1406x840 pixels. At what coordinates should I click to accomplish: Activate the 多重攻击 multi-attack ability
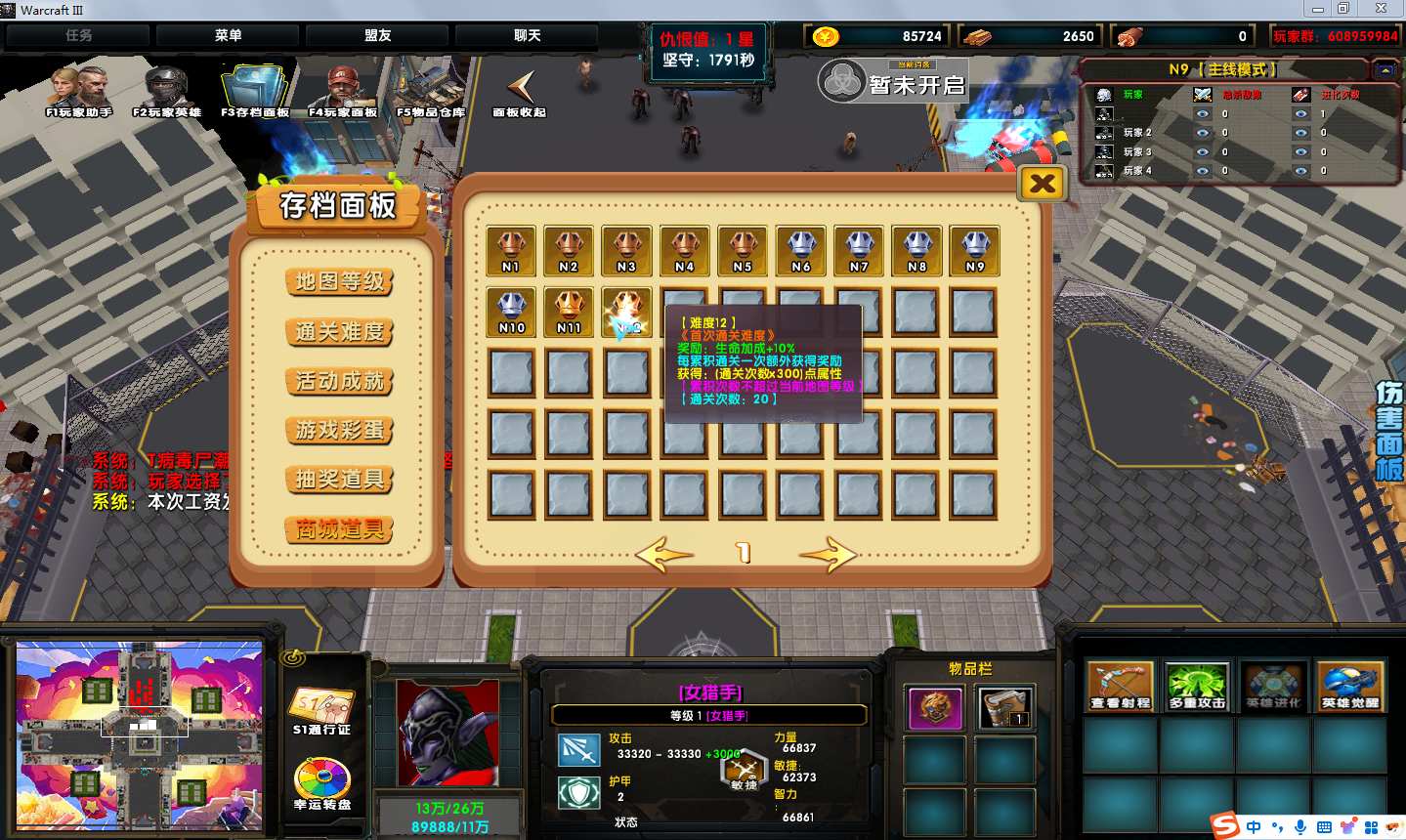click(1197, 686)
